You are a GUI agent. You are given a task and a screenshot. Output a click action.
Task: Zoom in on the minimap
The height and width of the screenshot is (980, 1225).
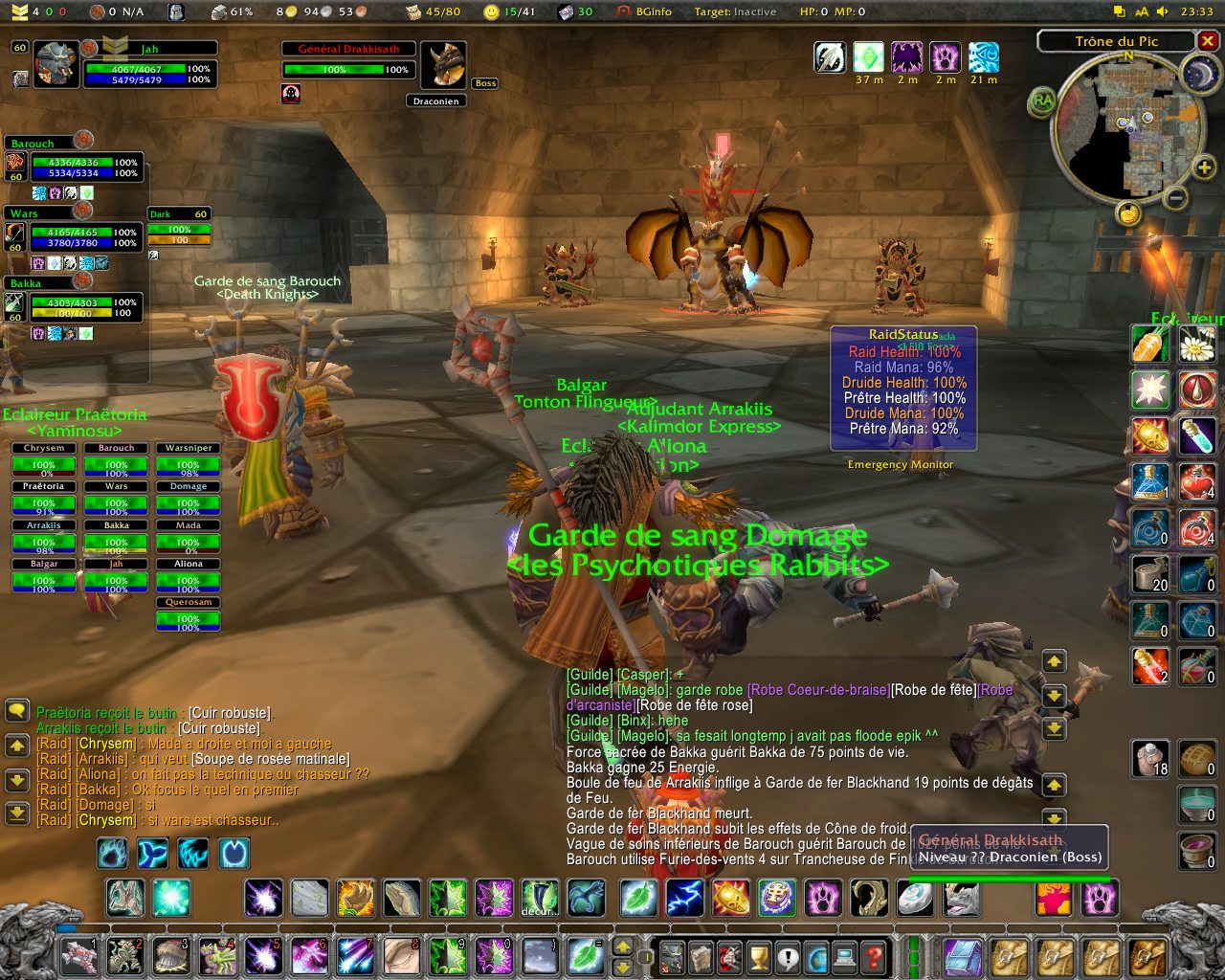click(x=1204, y=168)
